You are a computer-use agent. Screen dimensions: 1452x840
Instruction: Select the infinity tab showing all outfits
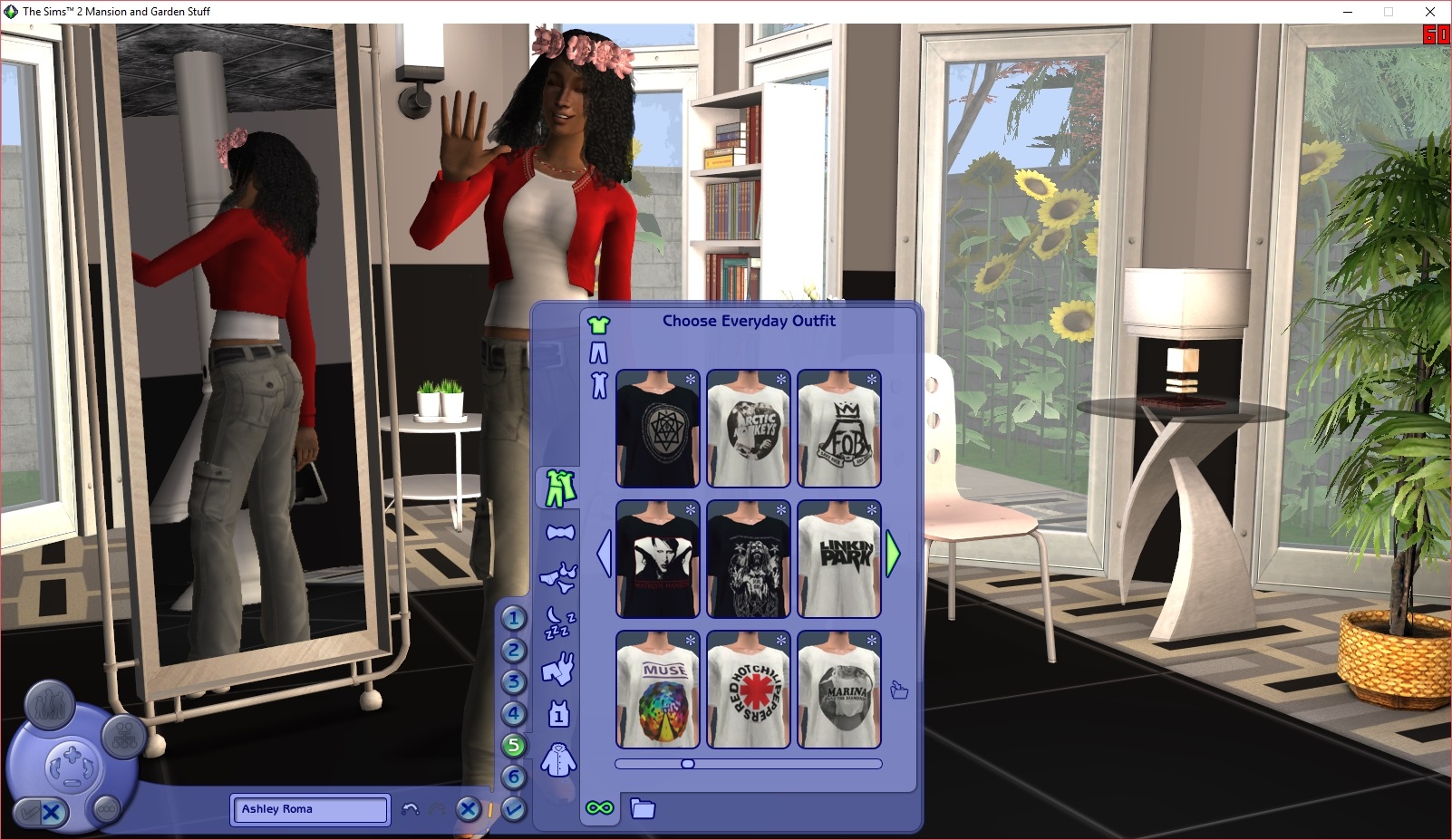pyautogui.click(x=600, y=809)
